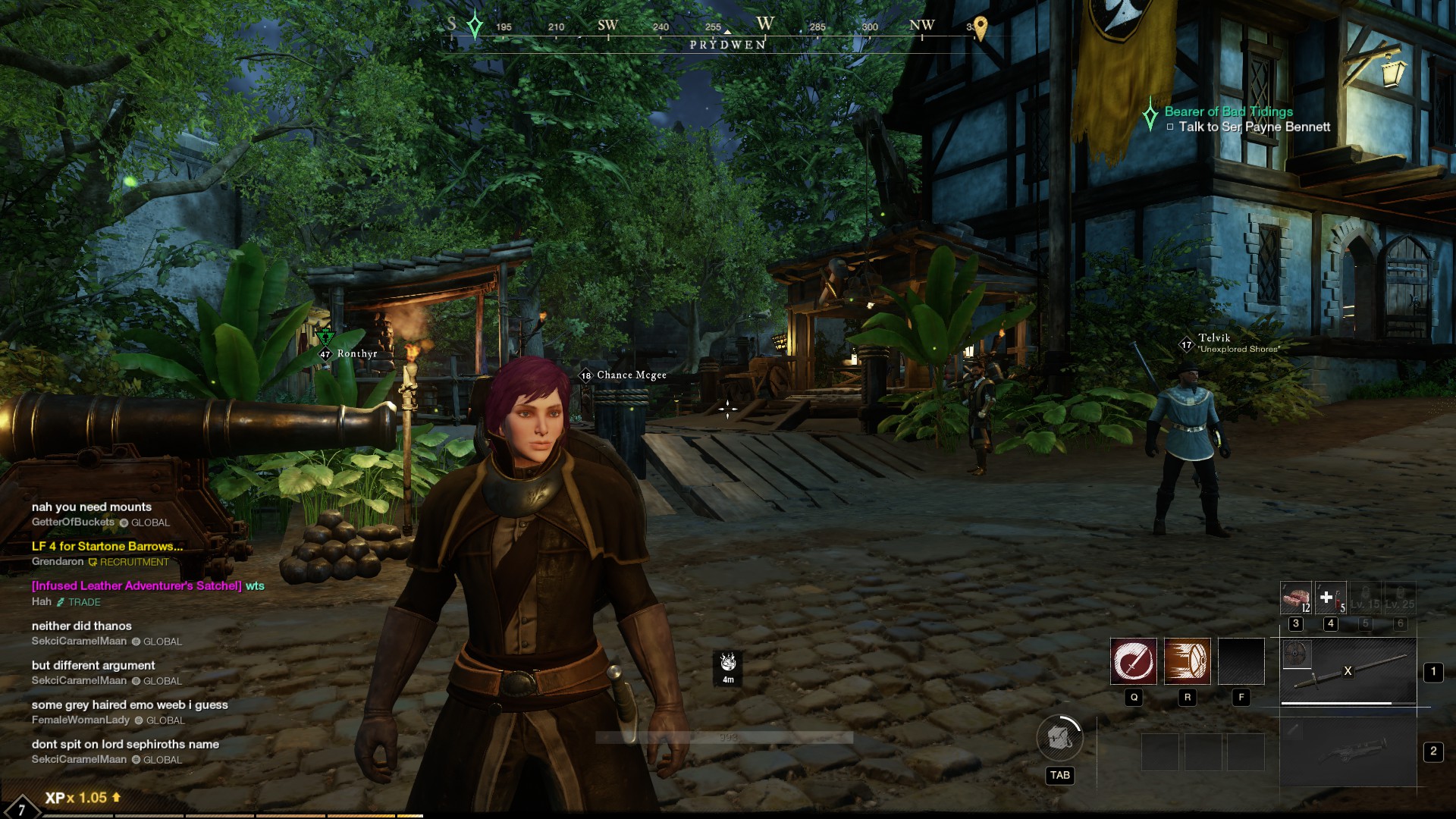Click the level 7 badge

[x=20, y=808]
